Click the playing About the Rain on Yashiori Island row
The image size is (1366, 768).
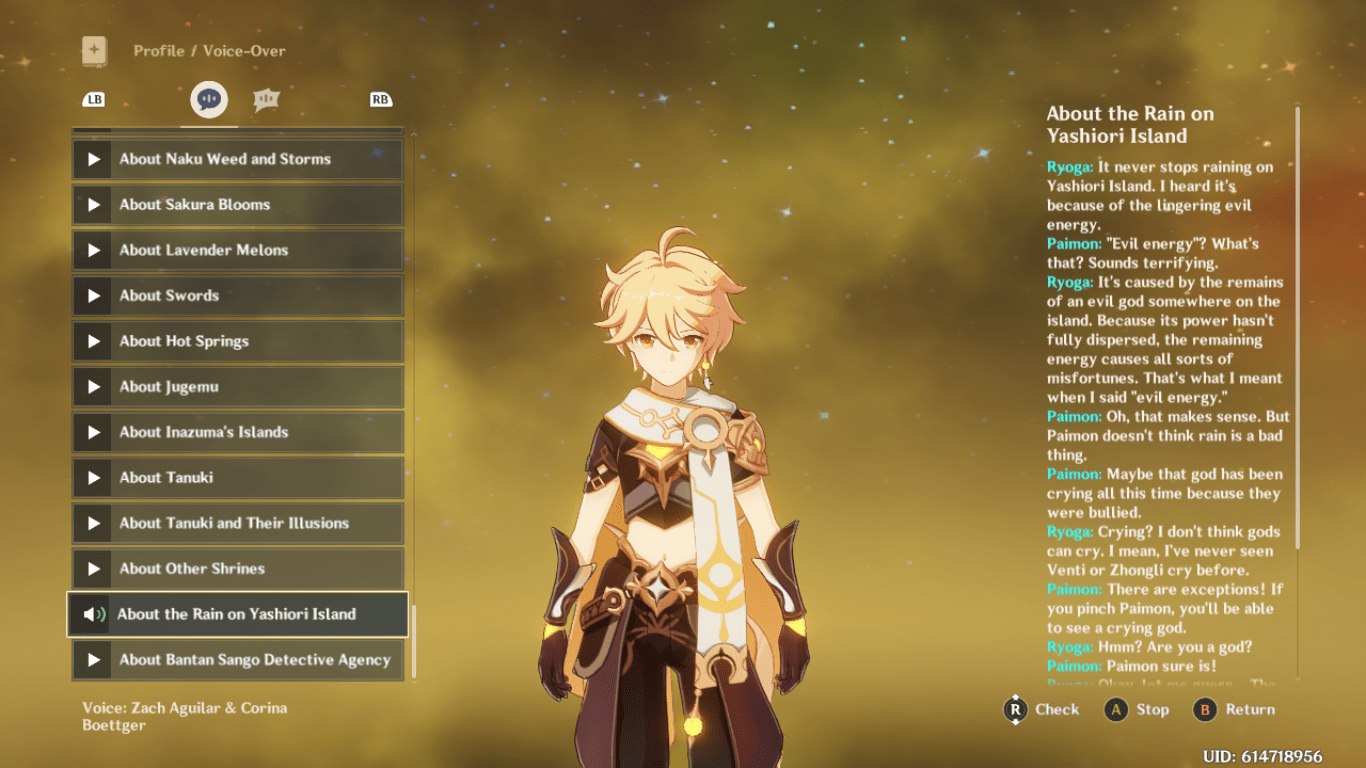[237, 614]
